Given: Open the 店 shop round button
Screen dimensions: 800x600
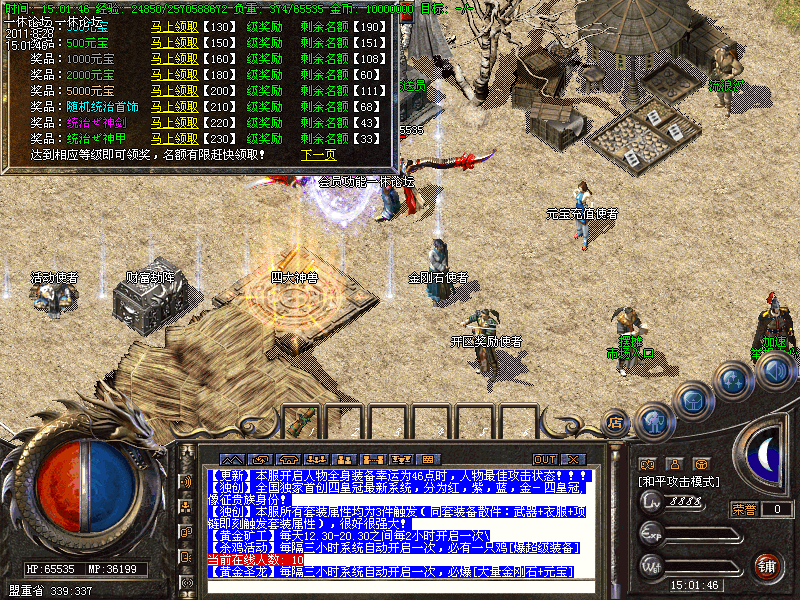Looking at the screenshot, I should (x=616, y=421).
